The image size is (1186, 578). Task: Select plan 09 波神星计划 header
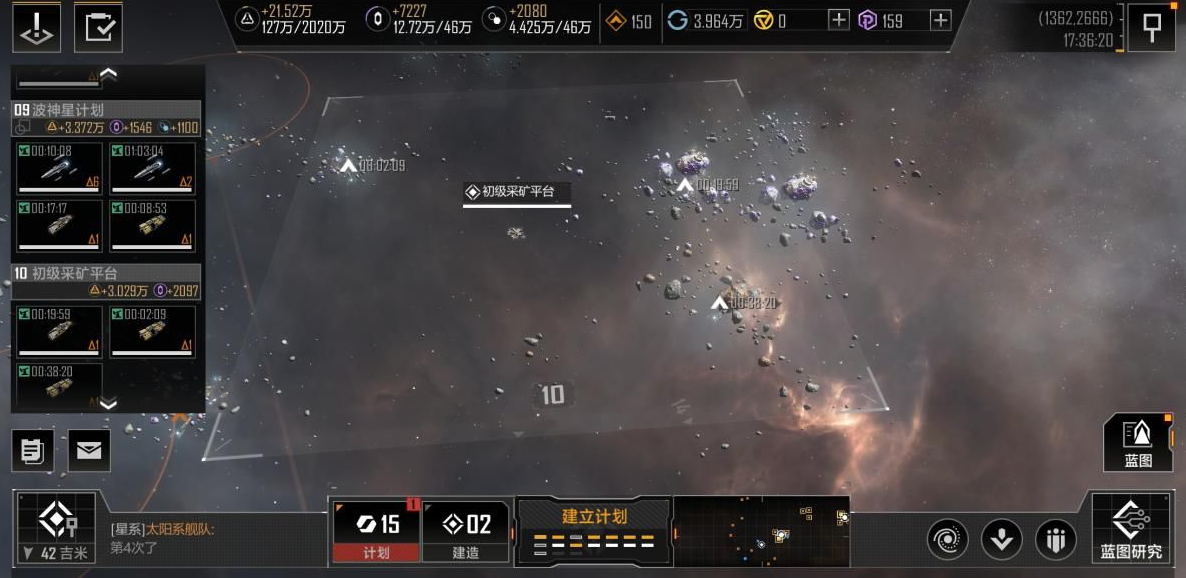(106, 110)
